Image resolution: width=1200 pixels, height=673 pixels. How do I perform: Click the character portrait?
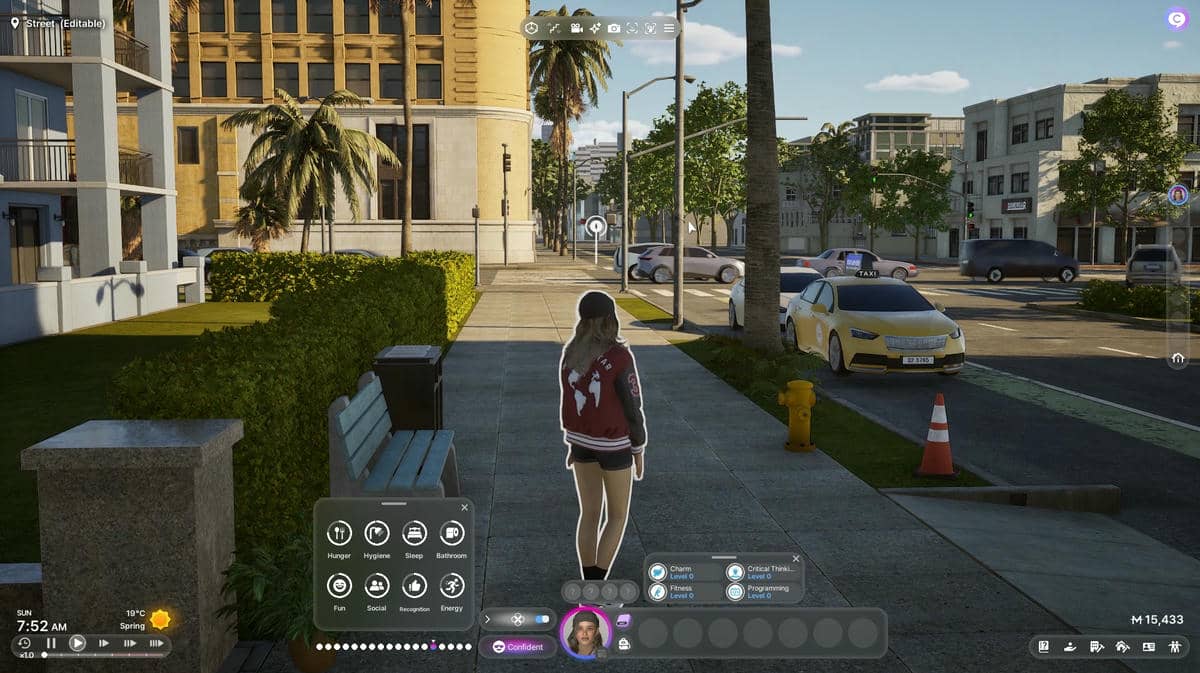(x=585, y=633)
